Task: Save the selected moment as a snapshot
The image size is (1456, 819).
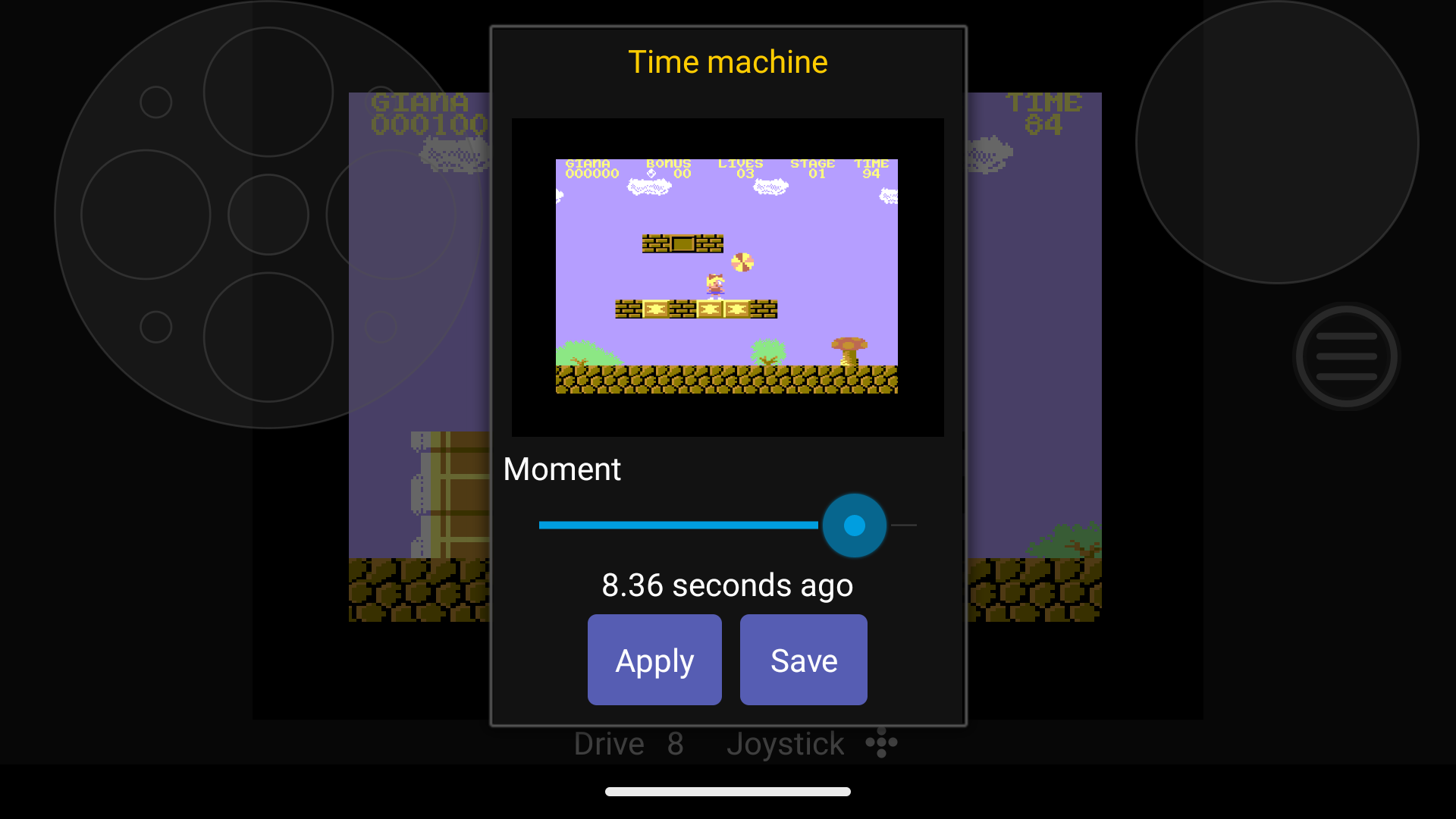Action: 803,660
